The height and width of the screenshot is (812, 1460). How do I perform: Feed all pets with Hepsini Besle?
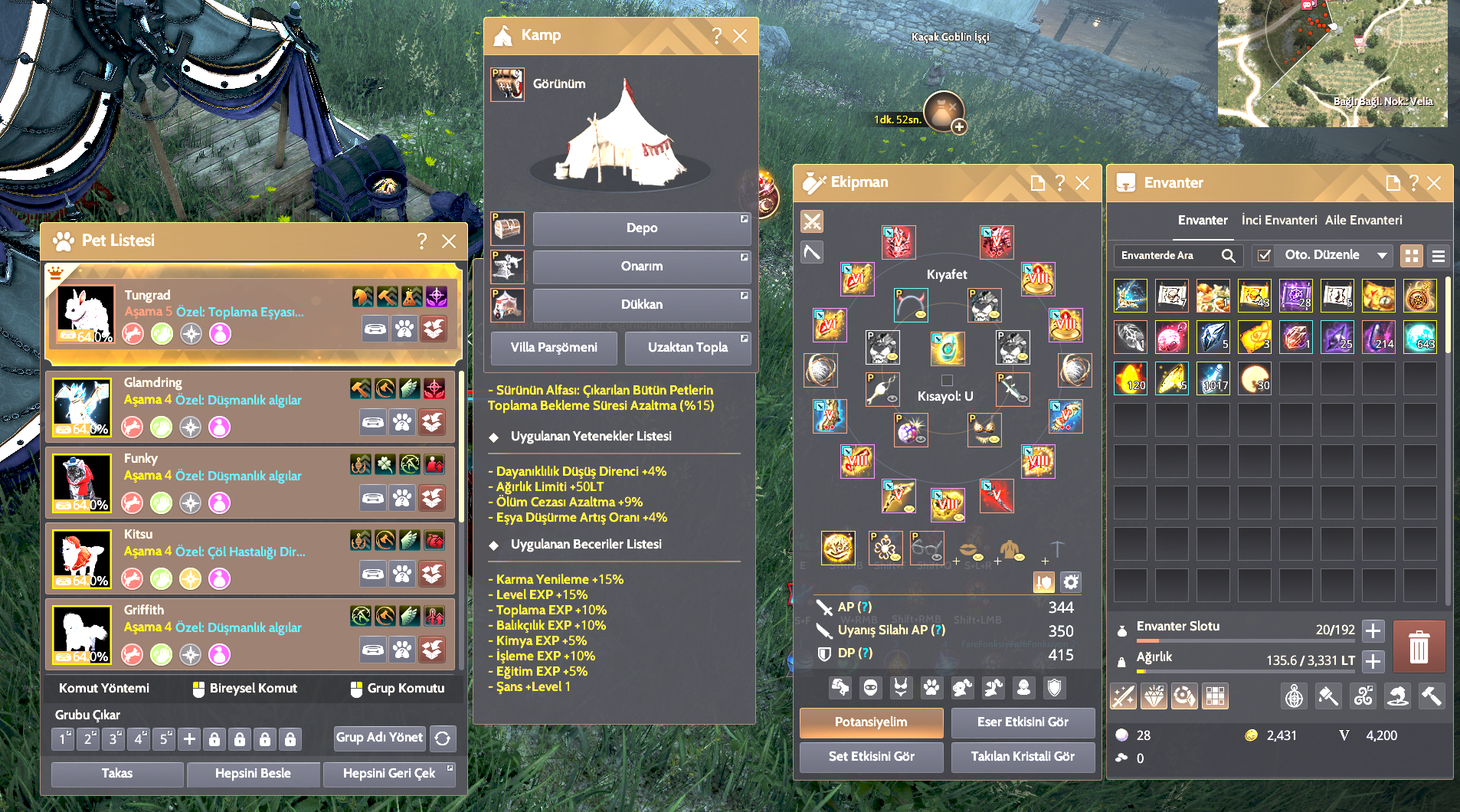253,774
